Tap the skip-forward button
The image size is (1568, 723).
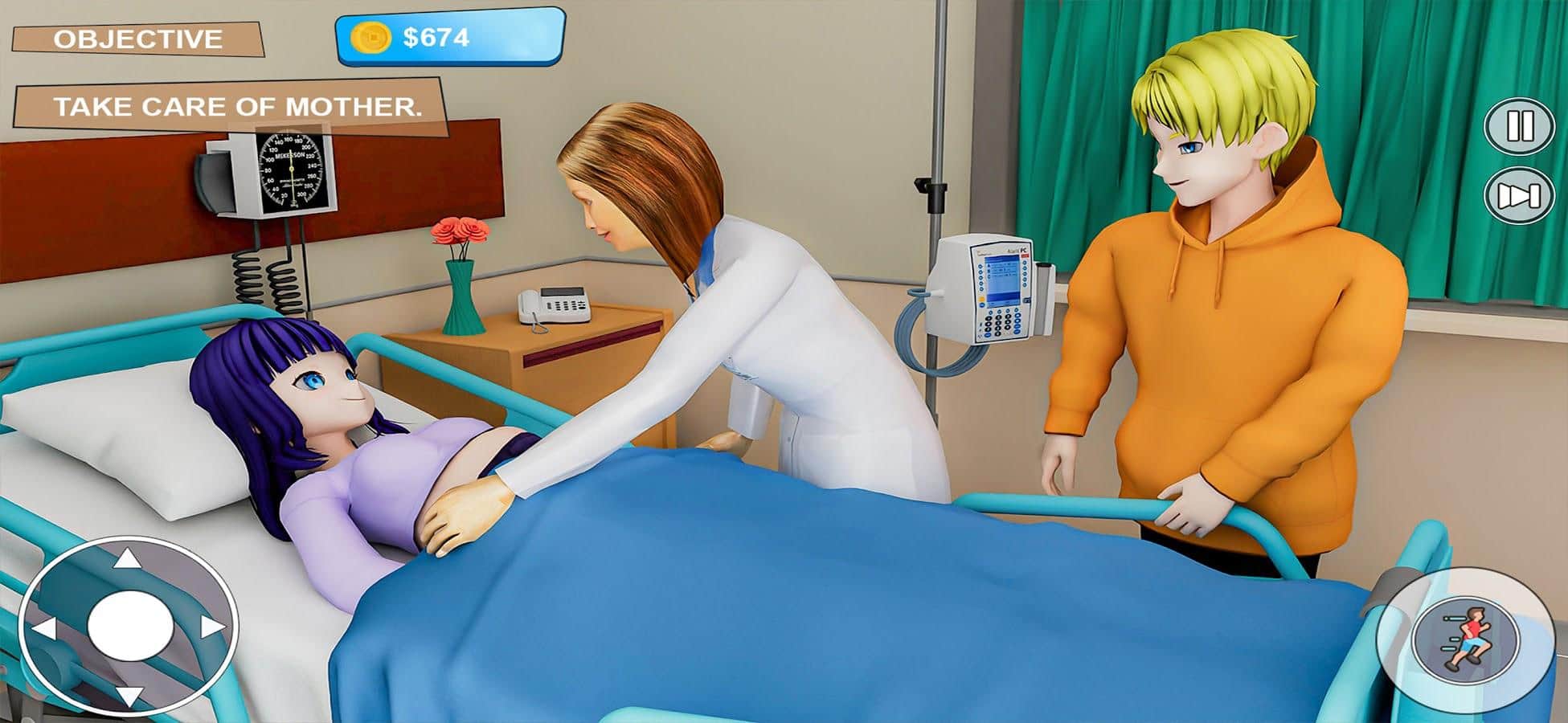[1519, 195]
